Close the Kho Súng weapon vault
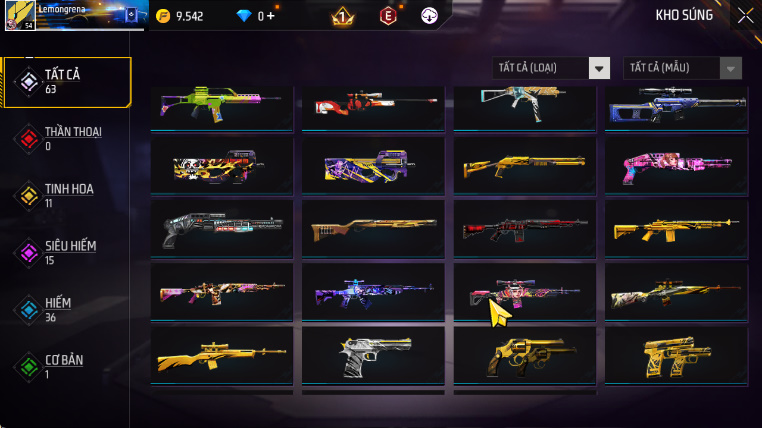762x428 pixels. 745,15
